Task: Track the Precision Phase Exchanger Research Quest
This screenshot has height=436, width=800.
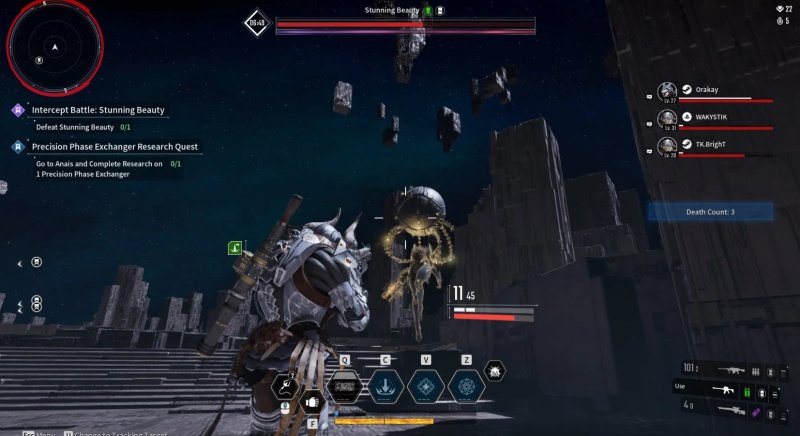Action: click(114, 147)
